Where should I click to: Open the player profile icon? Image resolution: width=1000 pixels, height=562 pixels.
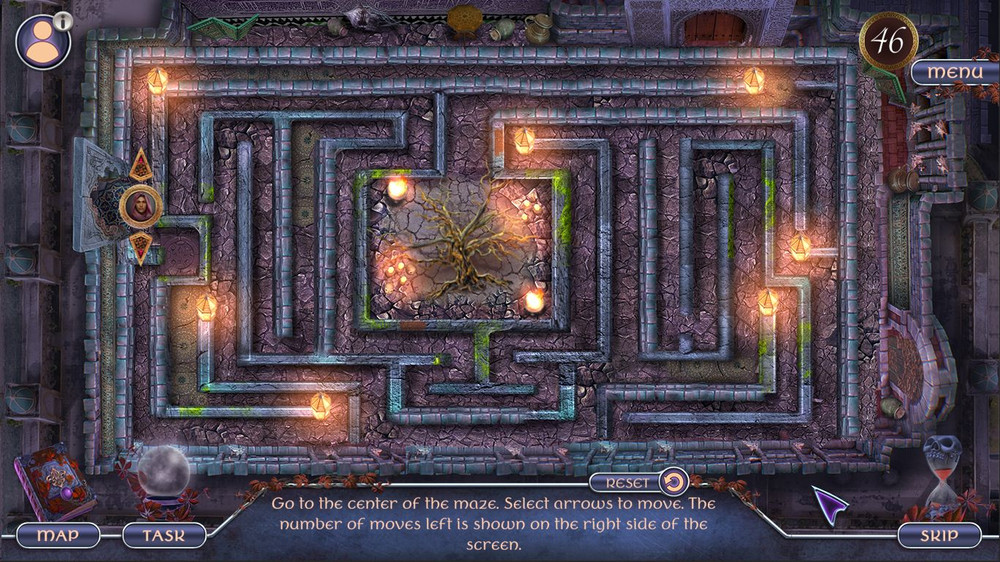click(42, 43)
